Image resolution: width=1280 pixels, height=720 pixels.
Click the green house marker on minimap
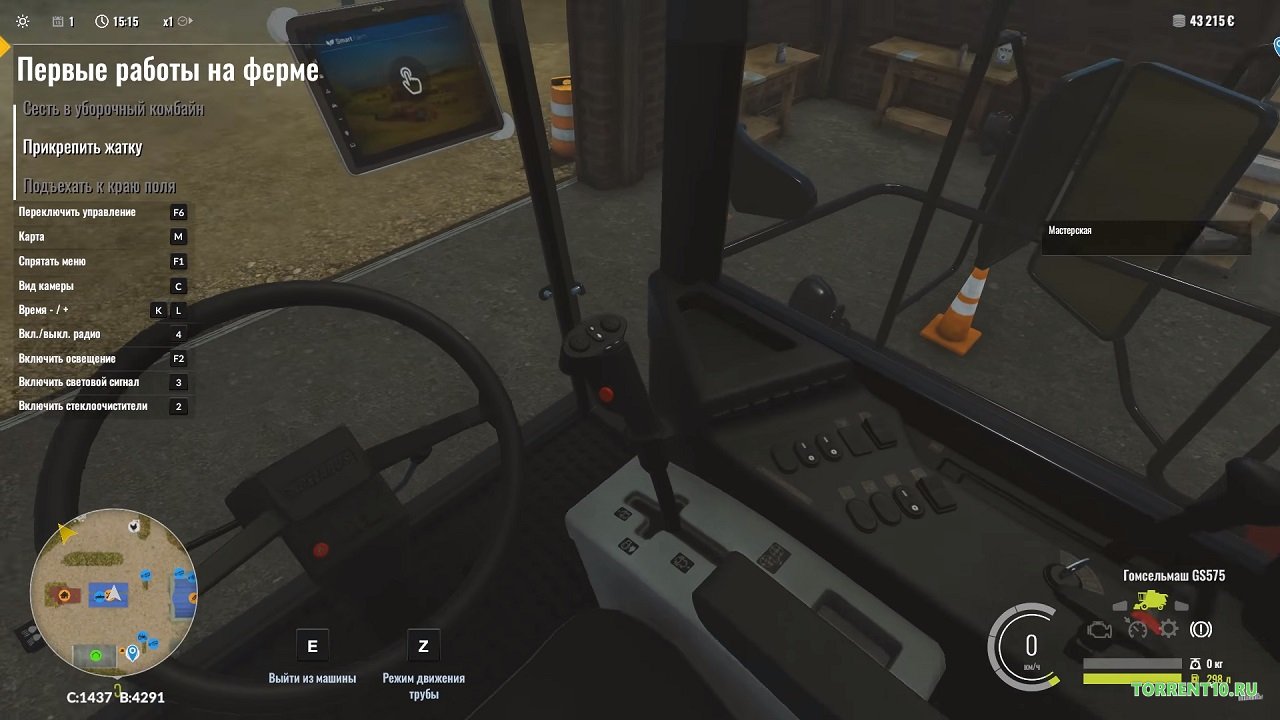97,656
